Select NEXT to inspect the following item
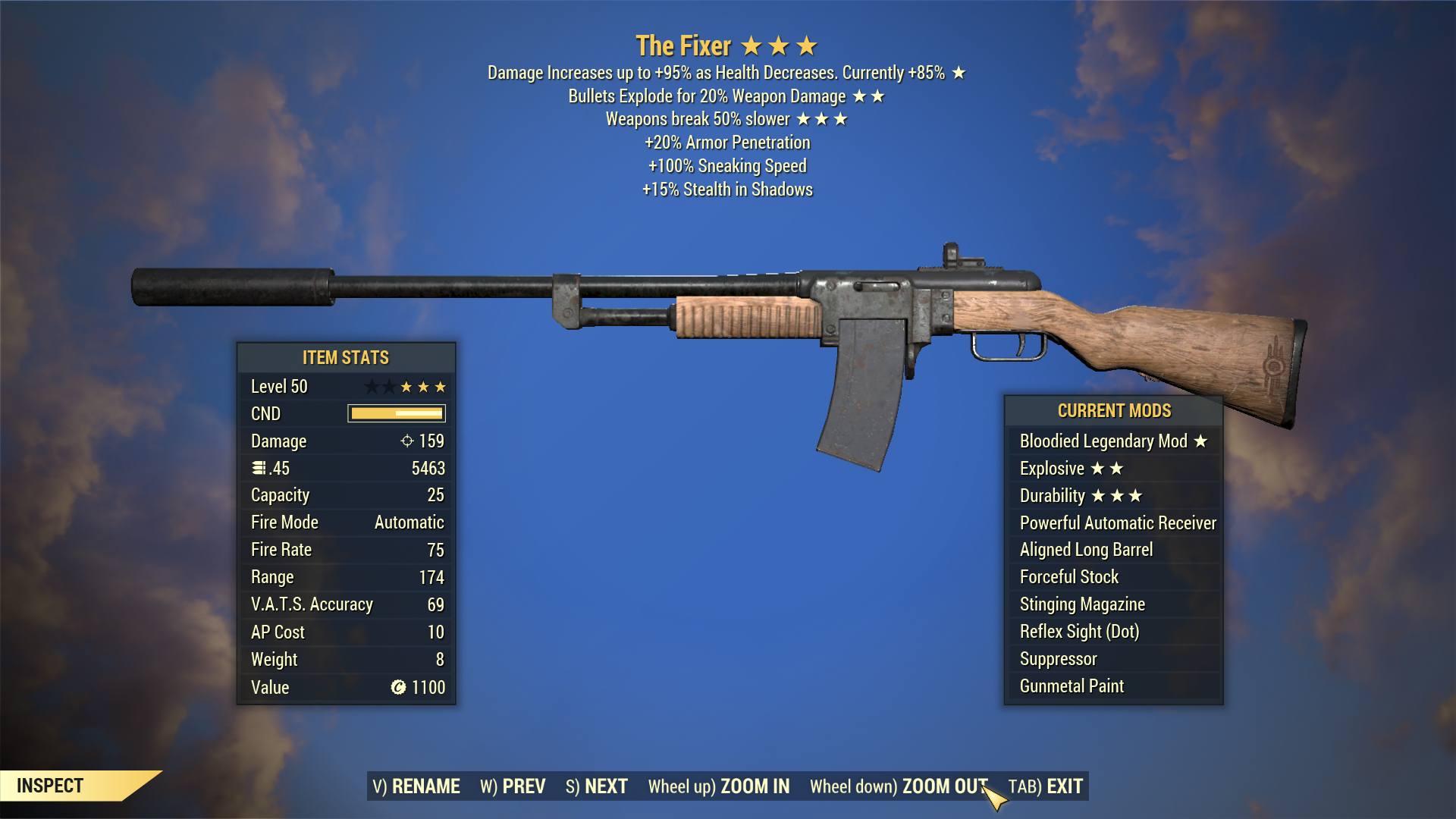 [x=597, y=786]
